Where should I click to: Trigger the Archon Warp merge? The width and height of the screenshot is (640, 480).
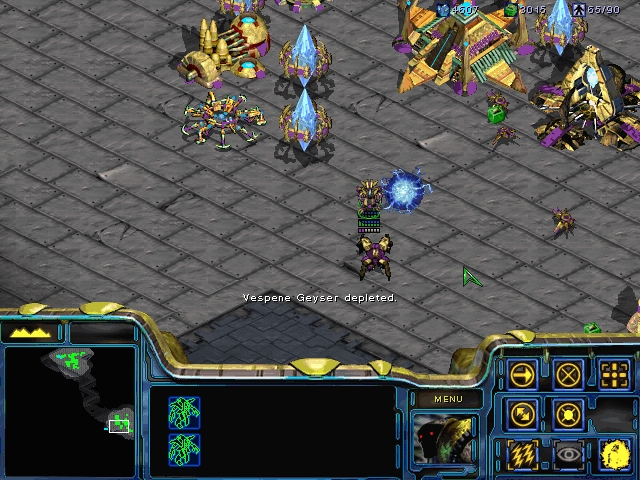click(614, 455)
